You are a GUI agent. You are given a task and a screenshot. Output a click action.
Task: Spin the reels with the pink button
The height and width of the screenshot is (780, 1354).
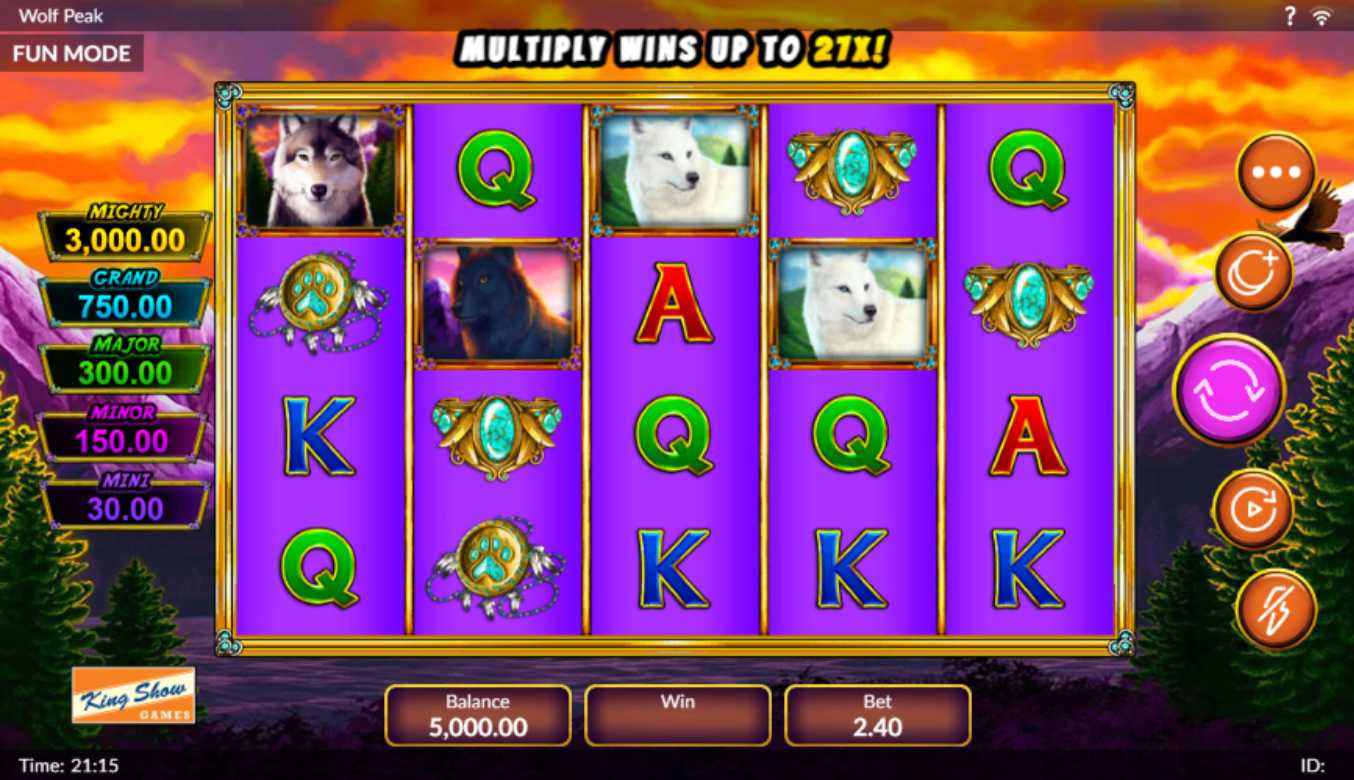tap(1228, 390)
